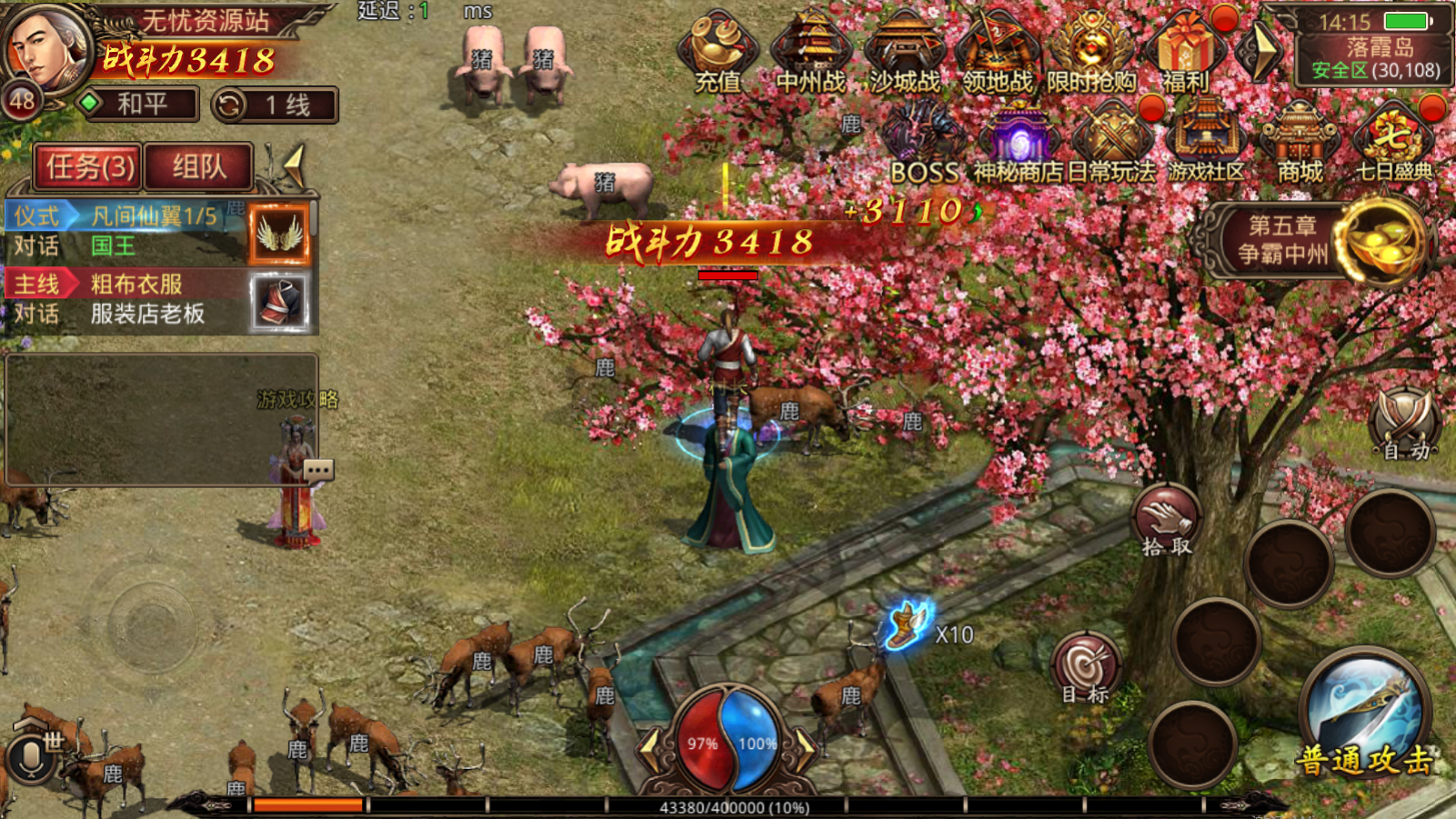Switch to the 组队 team tab
1456x819 pixels.
(x=198, y=167)
